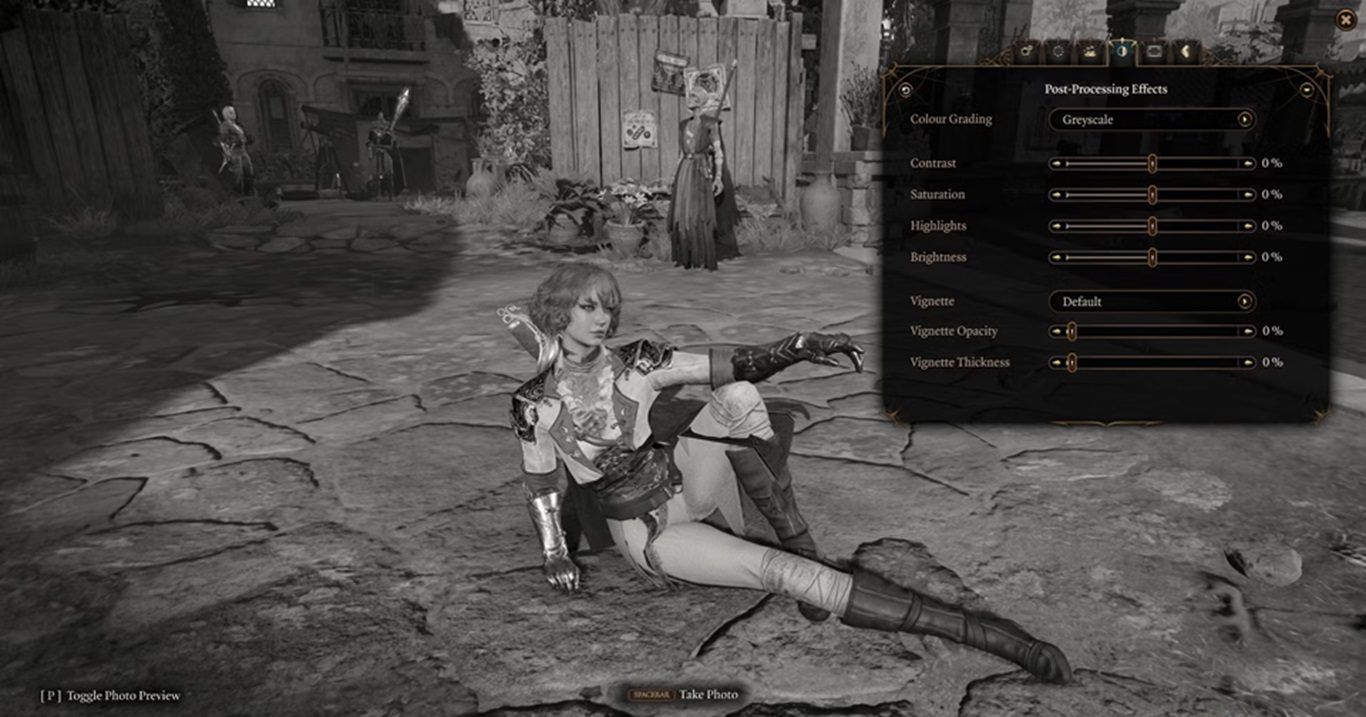This screenshot has width=1366, height=717.
Task: Increase Brightness with its right arrow
Action: pos(1247,257)
